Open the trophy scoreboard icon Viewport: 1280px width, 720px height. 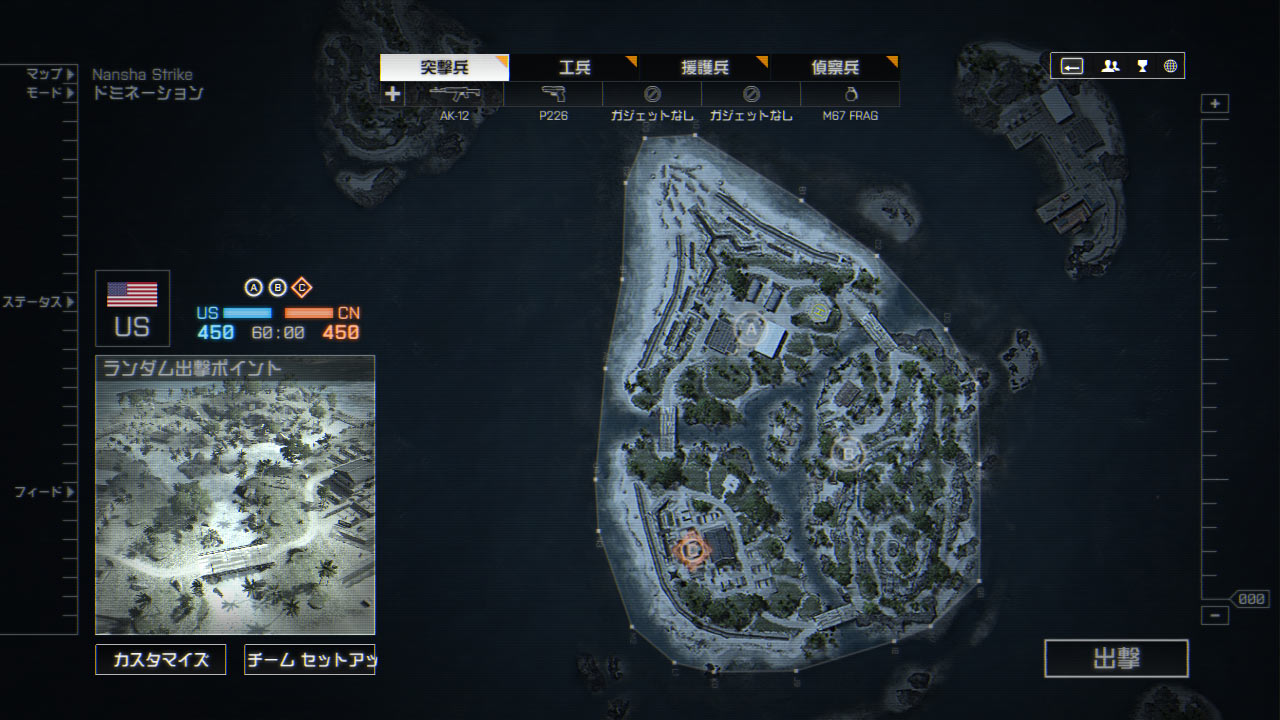point(1142,66)
